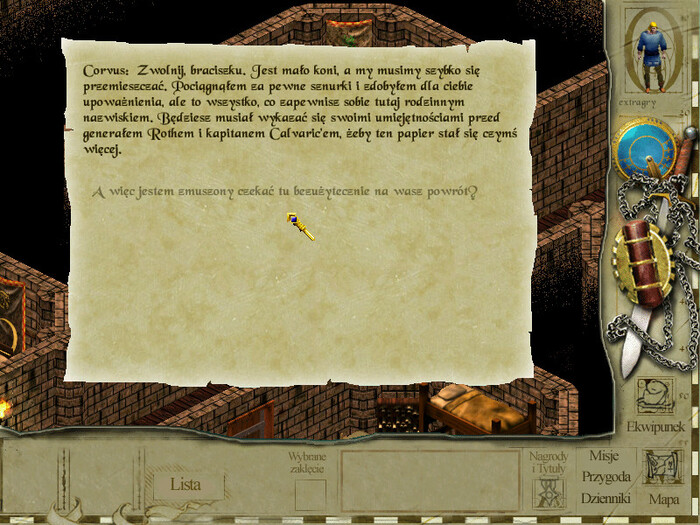Screen dimensions: 700x525
Task: Open the Lista button
Action: (x=187, y=485)
